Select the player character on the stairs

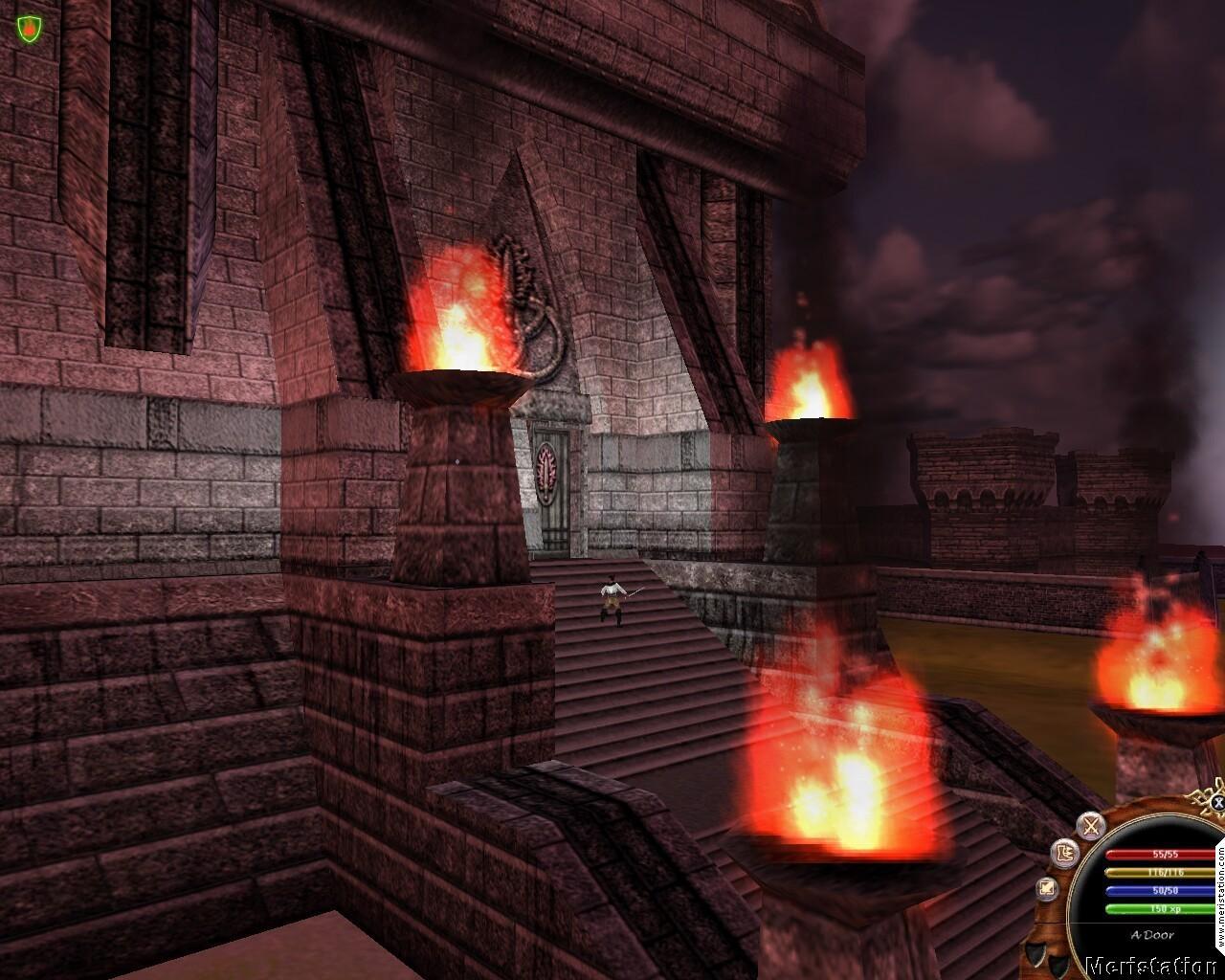pyautogui.click(x=613, y=598)
